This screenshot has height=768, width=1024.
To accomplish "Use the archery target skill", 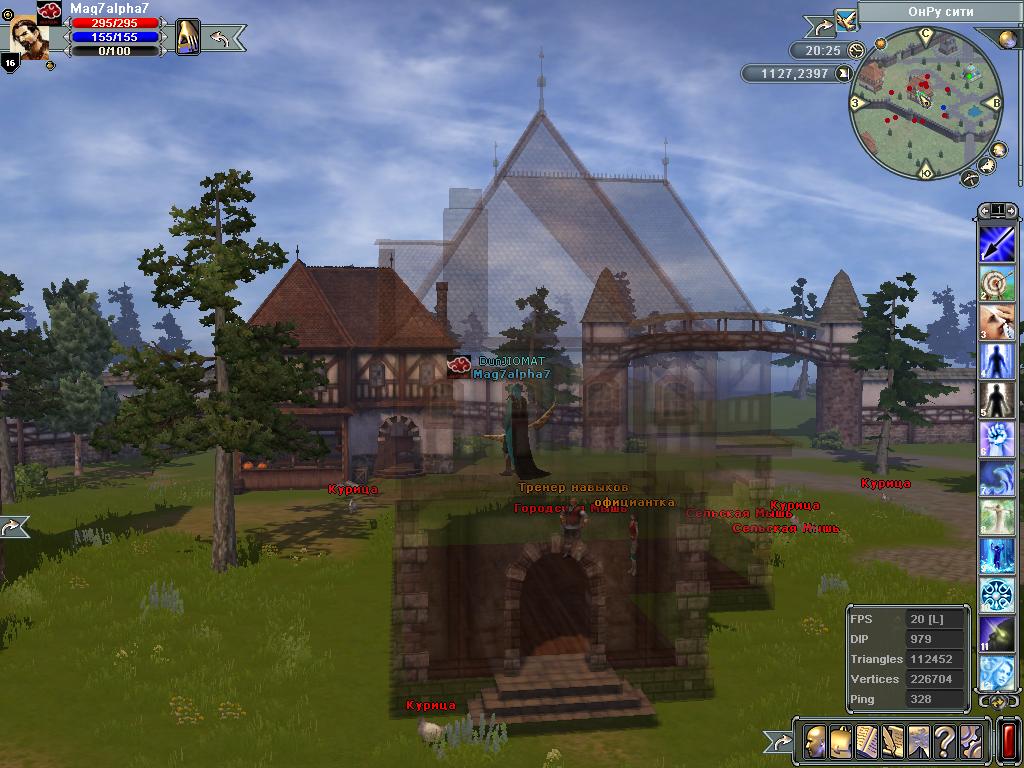I will pos(997,283).
